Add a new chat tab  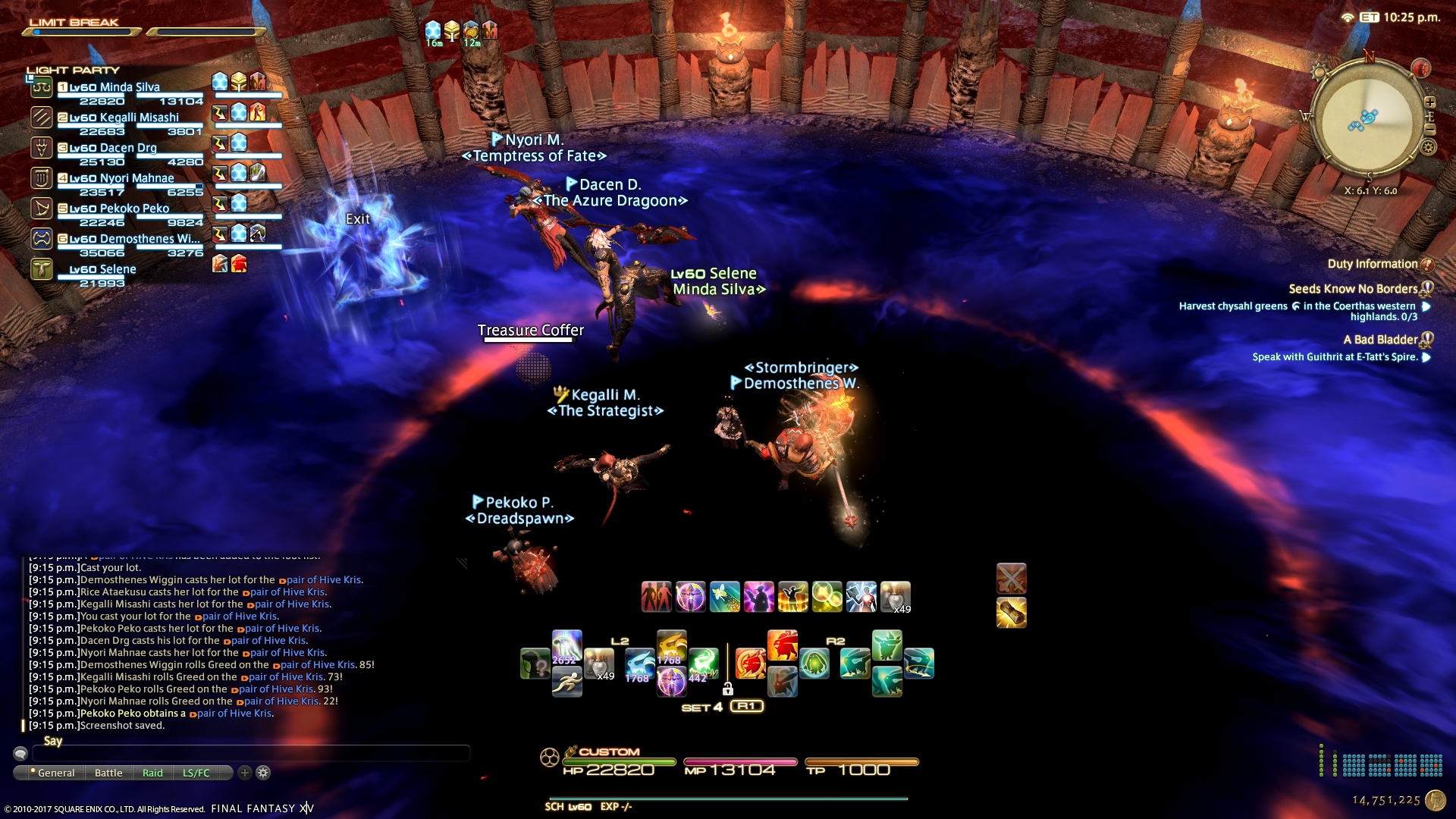point(244,773)
